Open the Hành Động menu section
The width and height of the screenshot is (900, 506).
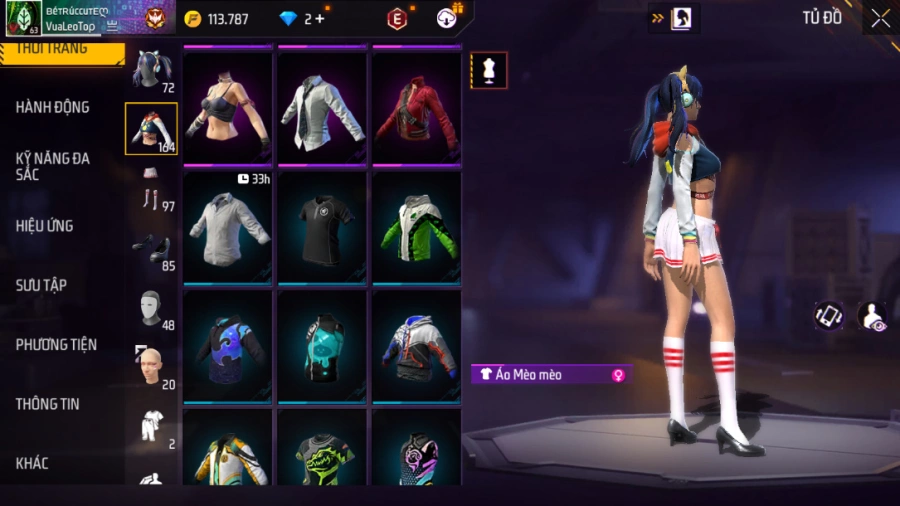point(53,107)
